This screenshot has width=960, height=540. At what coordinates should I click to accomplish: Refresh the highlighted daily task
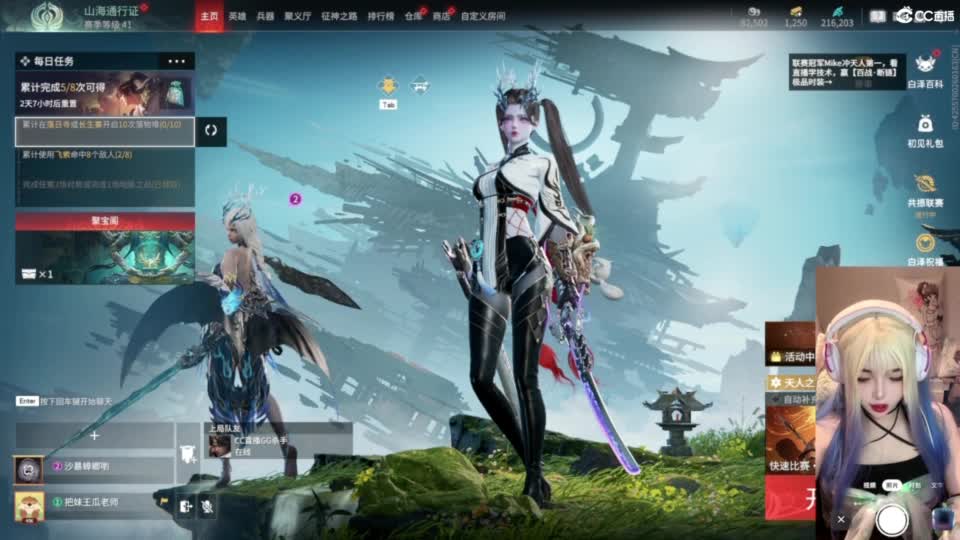[x=211, y=131]
